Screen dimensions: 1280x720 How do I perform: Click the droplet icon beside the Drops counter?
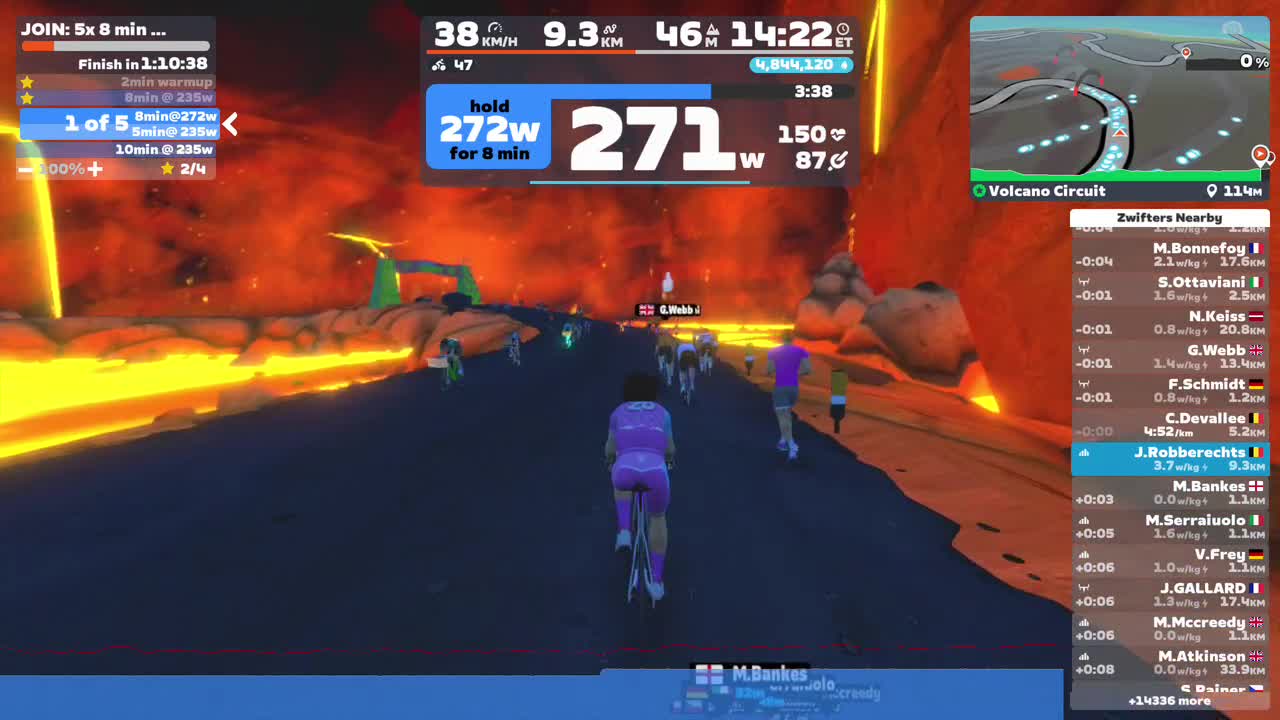tap(843, 64)
